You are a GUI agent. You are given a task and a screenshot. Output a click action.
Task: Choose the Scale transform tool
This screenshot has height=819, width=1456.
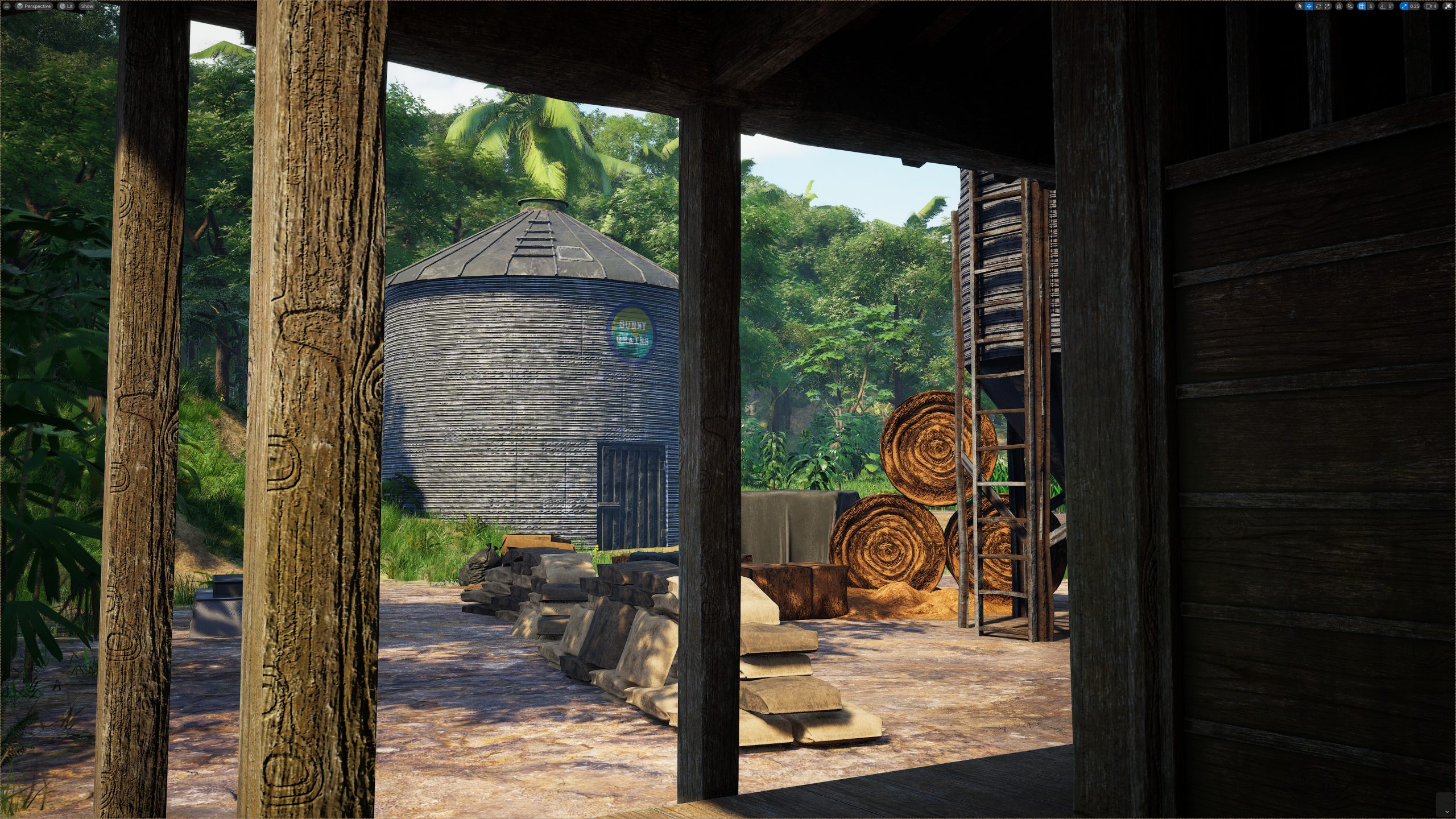[x=1327, y=6]
